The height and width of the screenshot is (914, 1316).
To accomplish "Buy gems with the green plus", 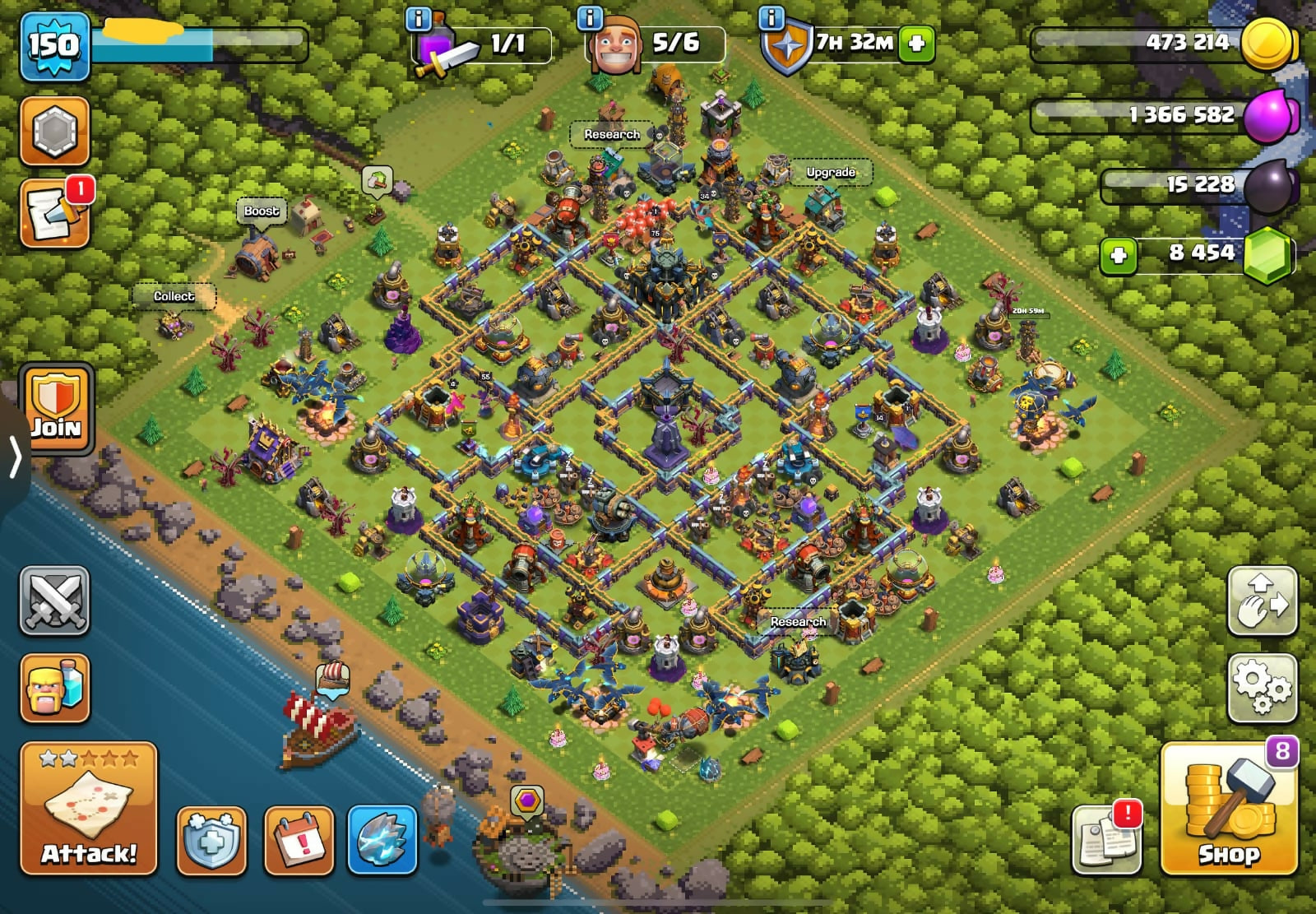I will pos(1118,256).
